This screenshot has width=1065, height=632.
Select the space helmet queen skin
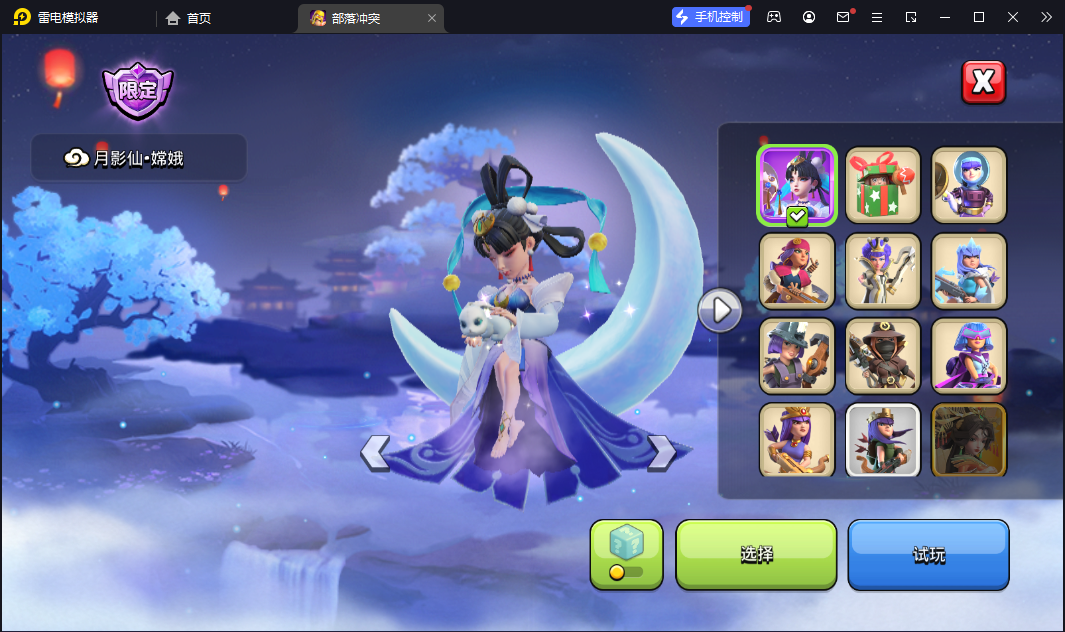pos(968,185)
